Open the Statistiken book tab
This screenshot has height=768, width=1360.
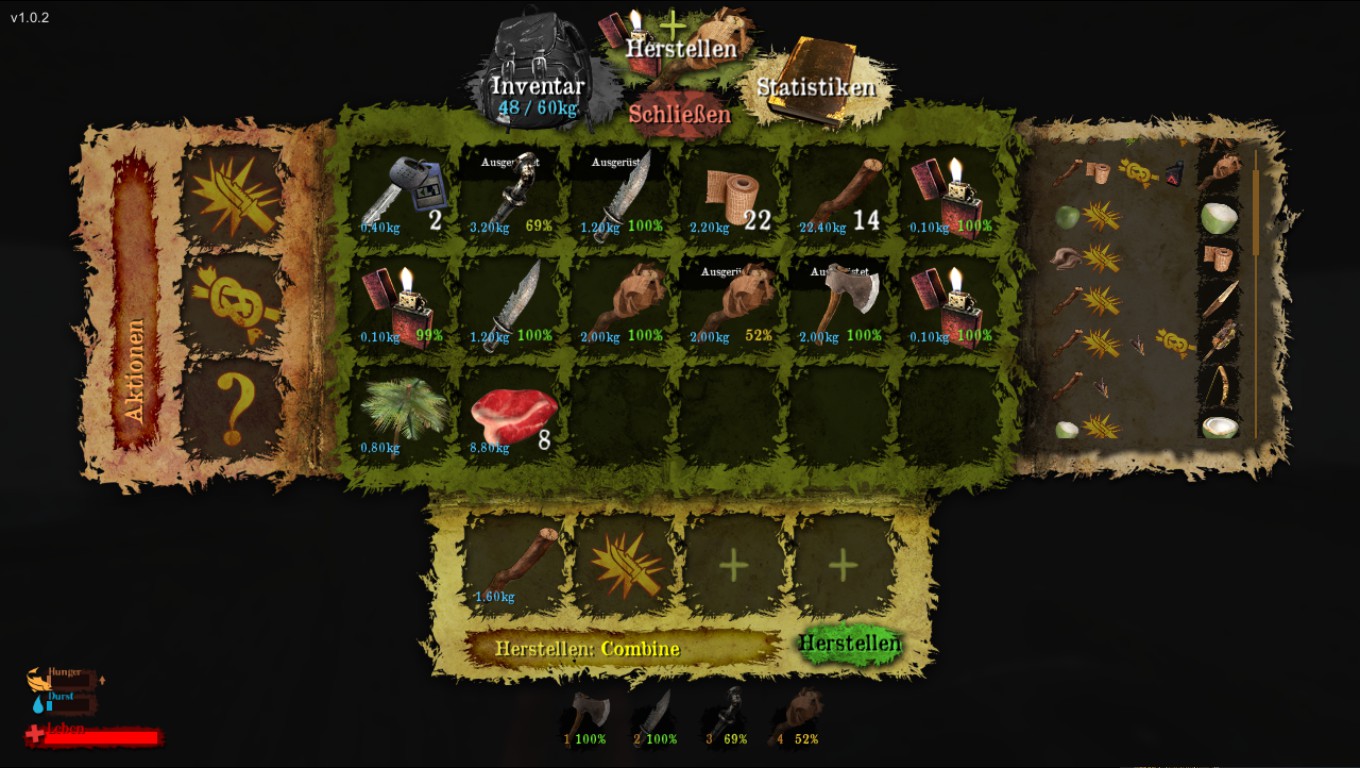(x=815, y=86)
